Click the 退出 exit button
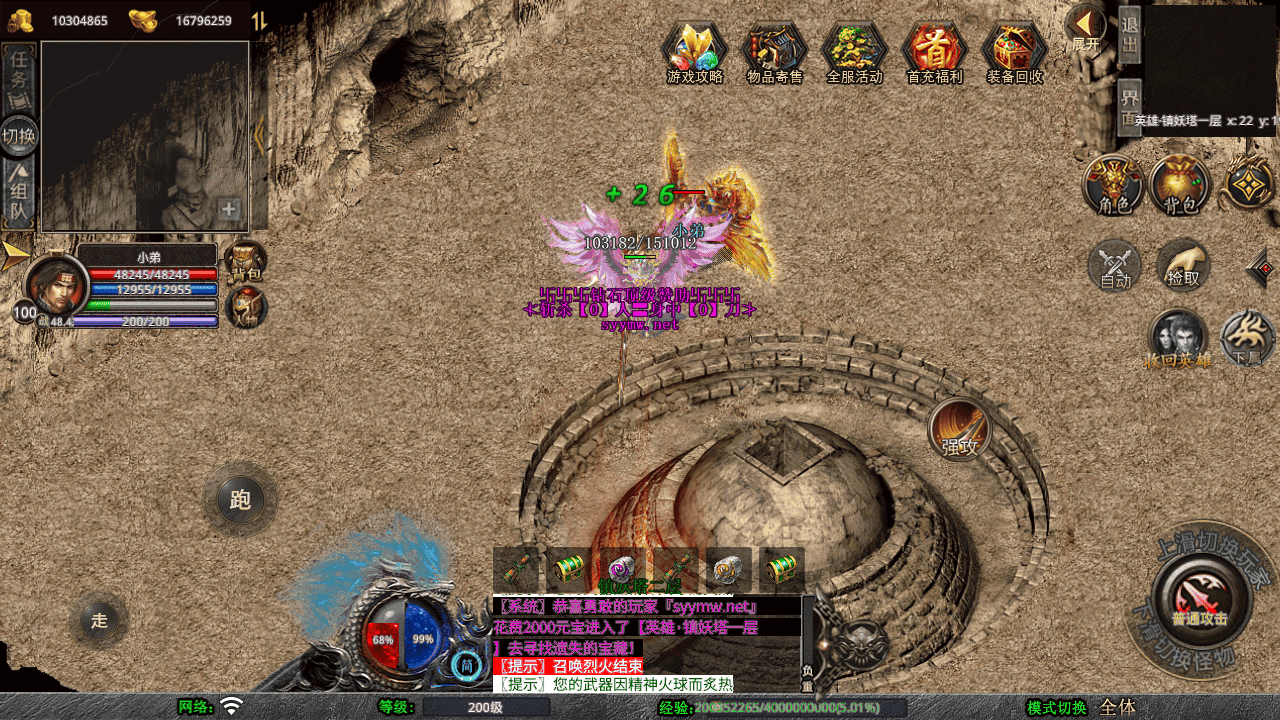The height and width of the screenshot is (720, 1280). point(1129,35)
